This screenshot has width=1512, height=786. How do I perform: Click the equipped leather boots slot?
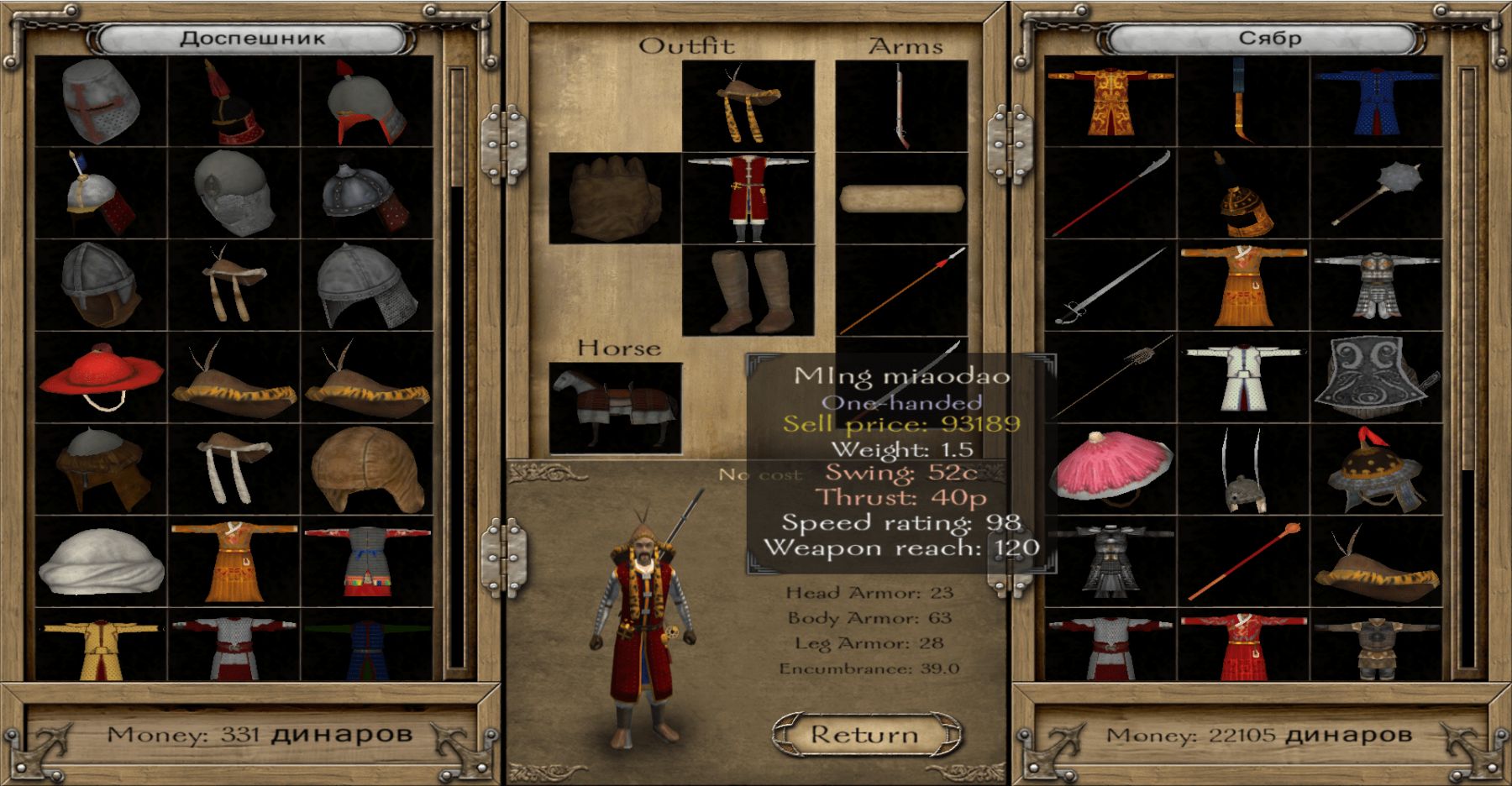[x=748, y=291]
